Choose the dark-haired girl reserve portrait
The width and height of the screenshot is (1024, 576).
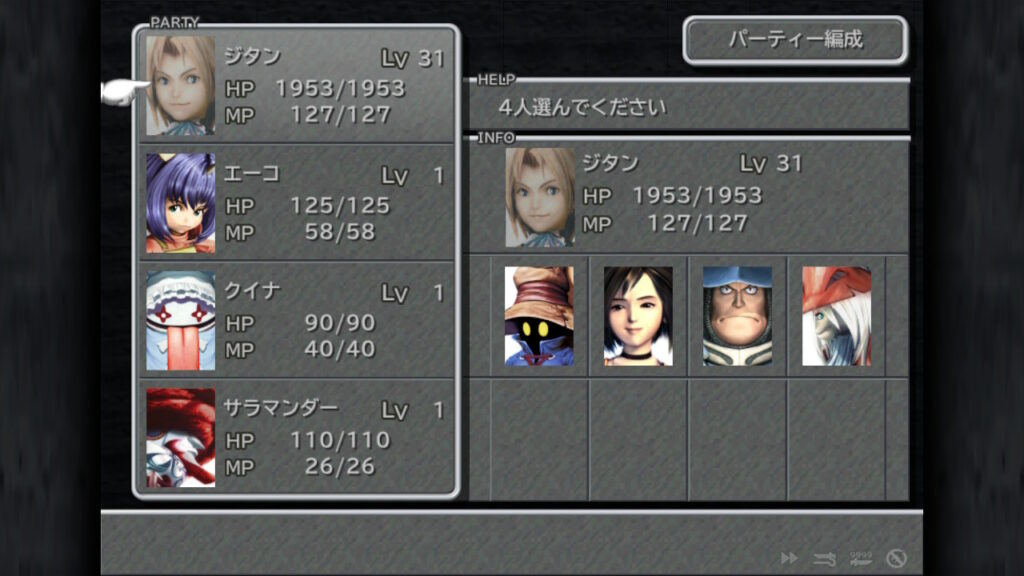[x=638, y=316]
